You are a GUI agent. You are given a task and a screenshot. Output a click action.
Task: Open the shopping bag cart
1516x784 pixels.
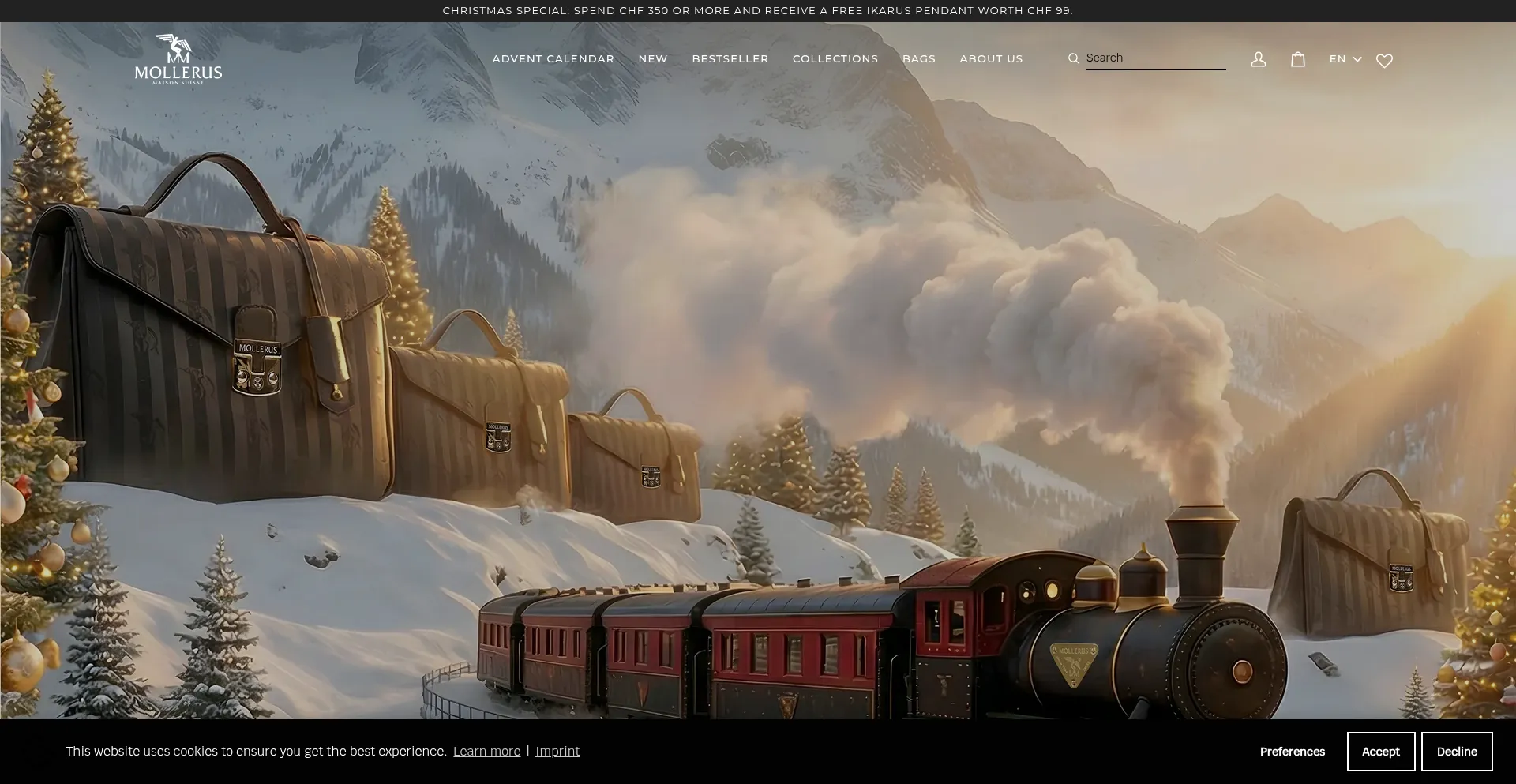point(1298,60)
